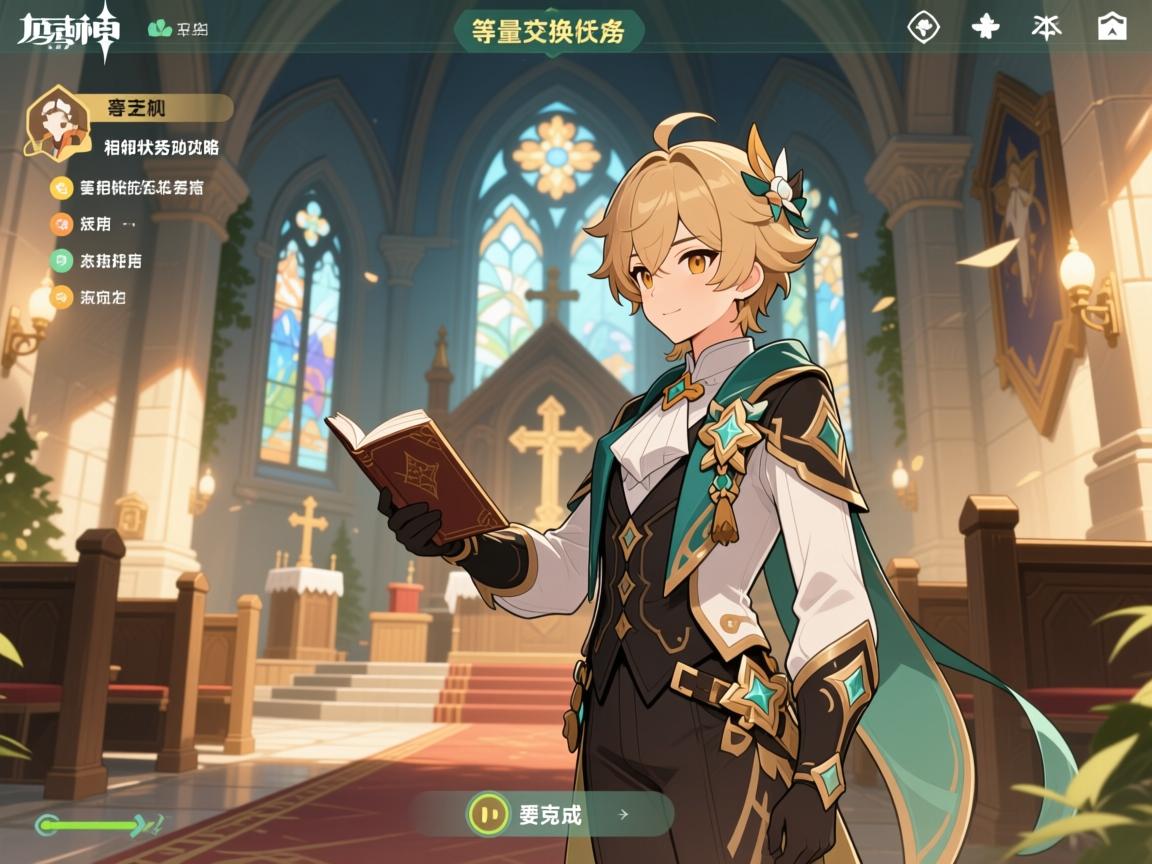Click the green clover icon beside the logo
Image resolution: width=1152 pixels, height=864 pixels.
click(x=160, y=29)
